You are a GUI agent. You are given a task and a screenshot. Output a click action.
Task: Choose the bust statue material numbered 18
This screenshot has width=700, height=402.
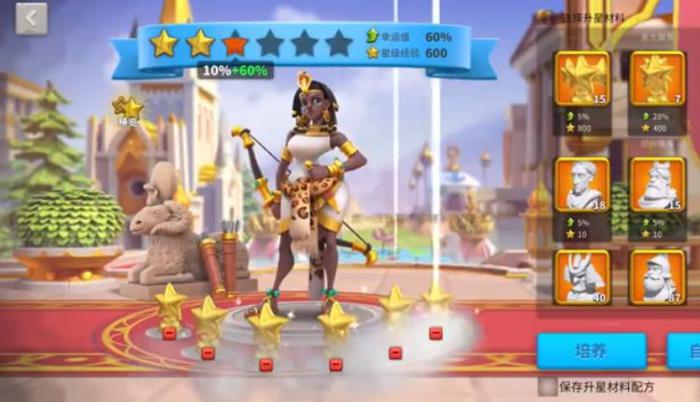(582, 183)
